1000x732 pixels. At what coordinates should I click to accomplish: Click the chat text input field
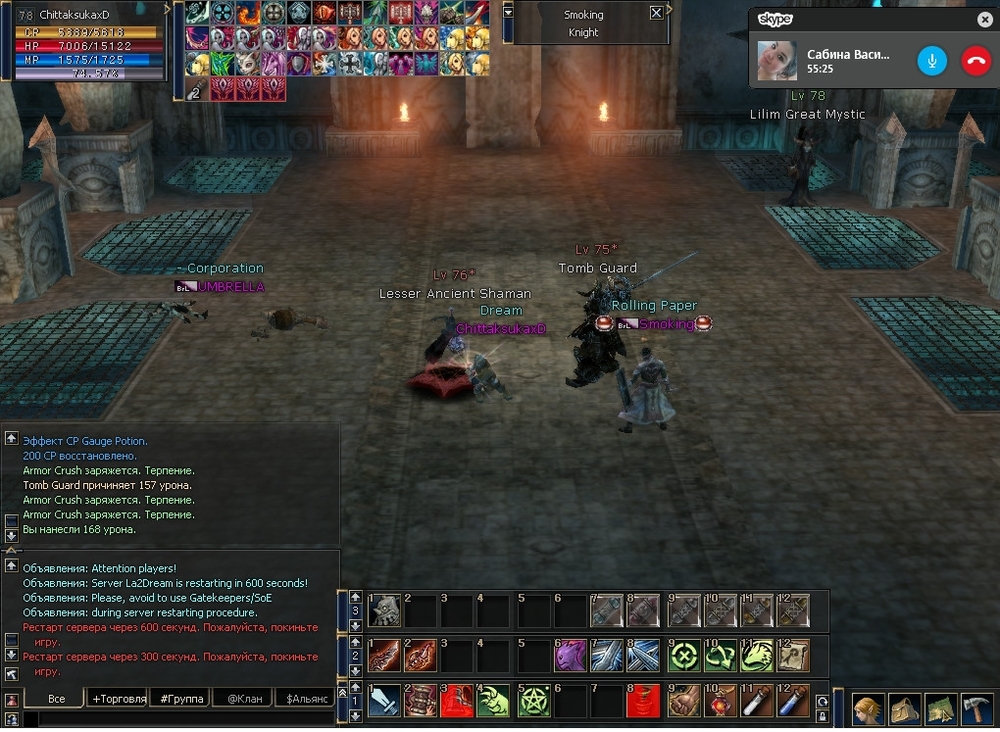tap(185, 718)
